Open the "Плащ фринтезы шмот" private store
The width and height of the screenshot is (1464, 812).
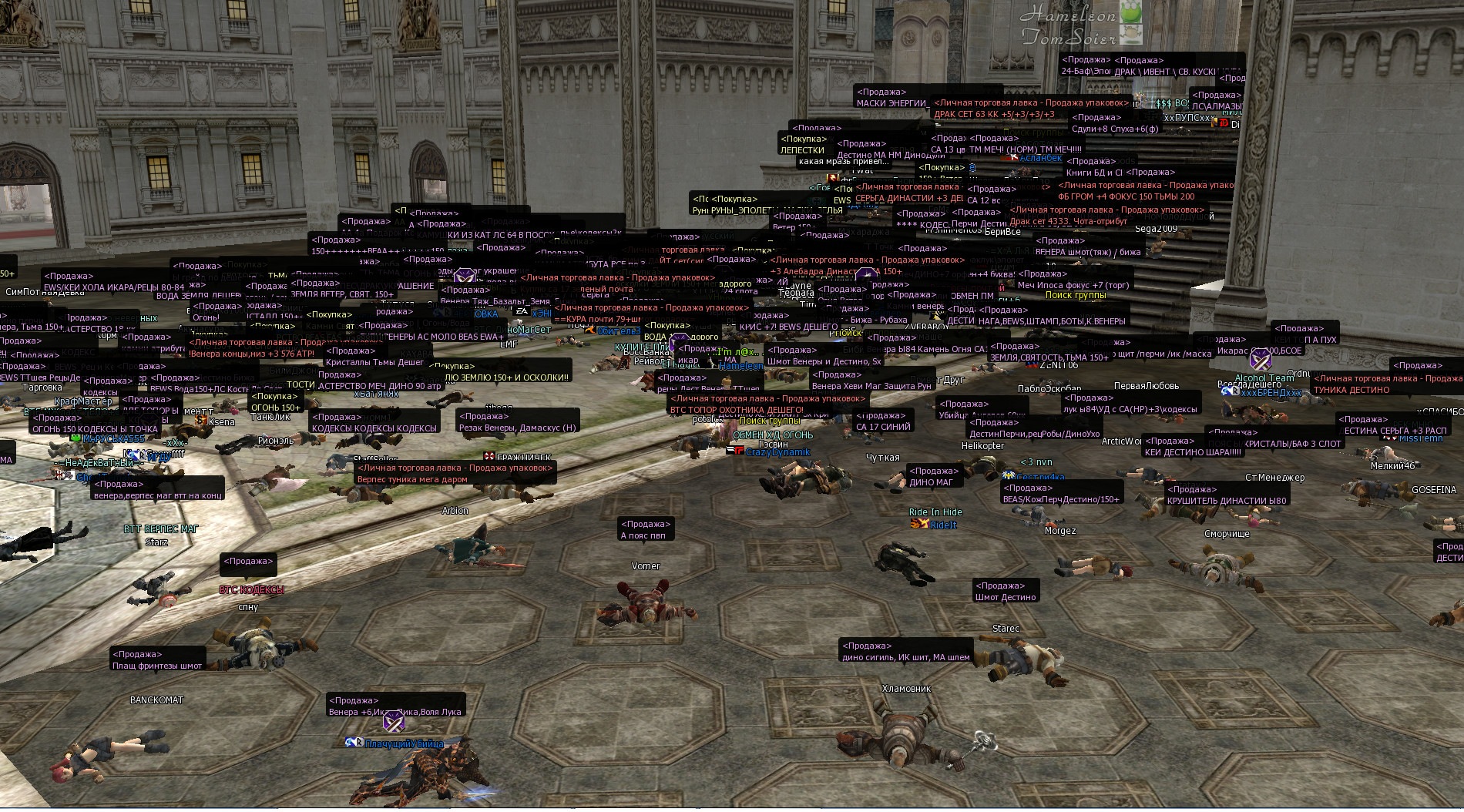[157, 666]
